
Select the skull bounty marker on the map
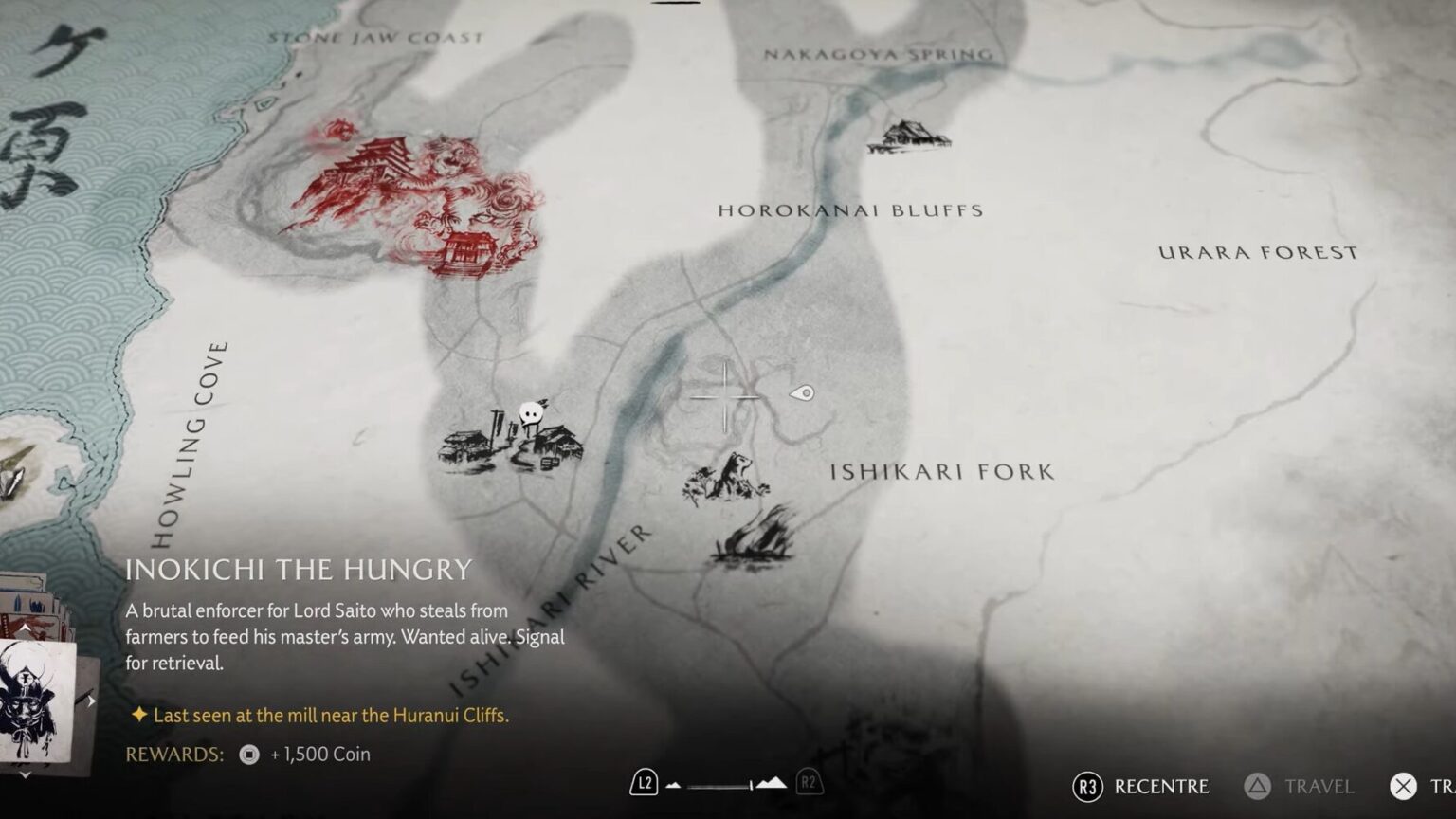tap(532, 413)
